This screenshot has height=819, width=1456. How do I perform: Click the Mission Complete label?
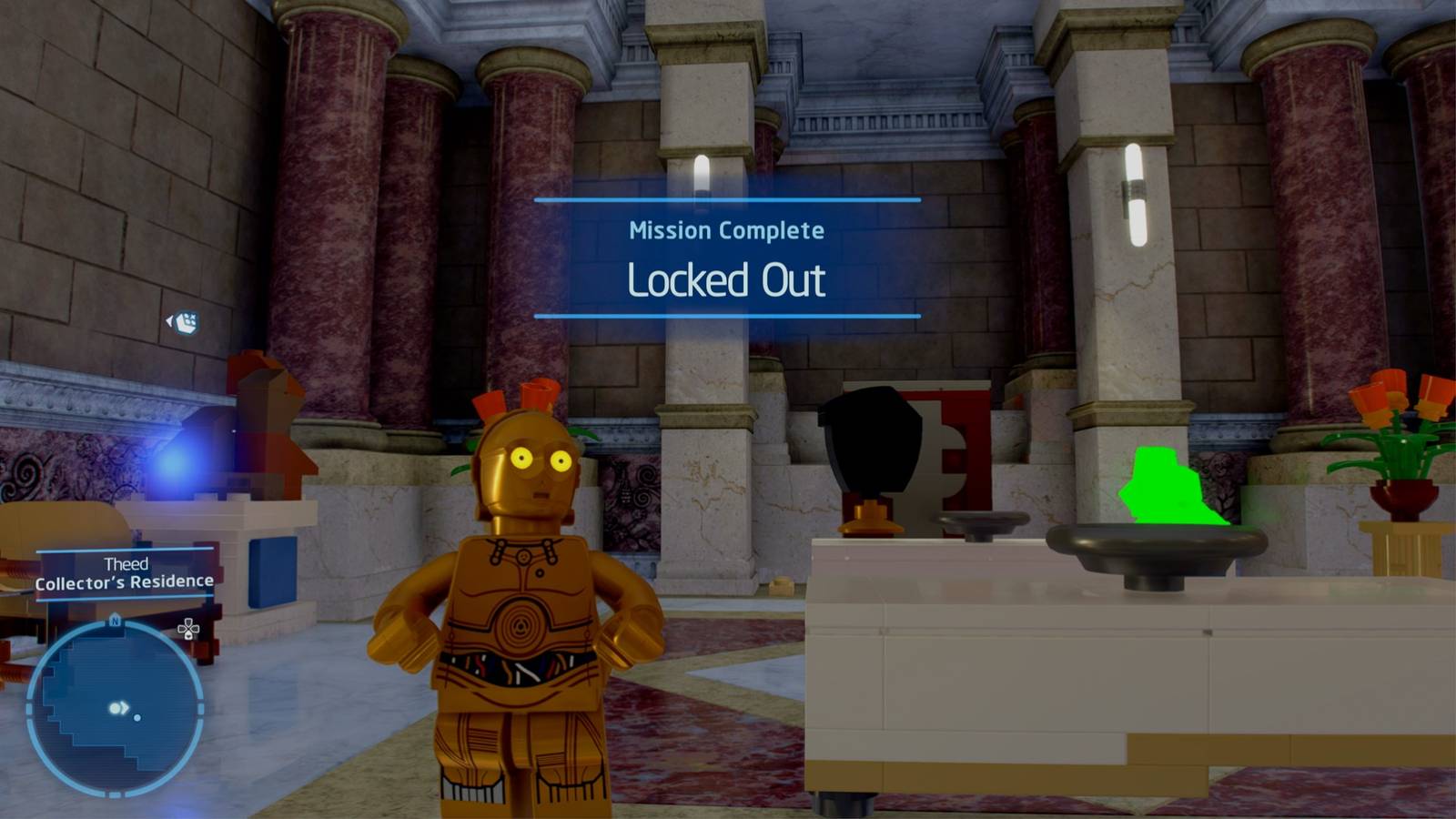[x=727, y=231]
